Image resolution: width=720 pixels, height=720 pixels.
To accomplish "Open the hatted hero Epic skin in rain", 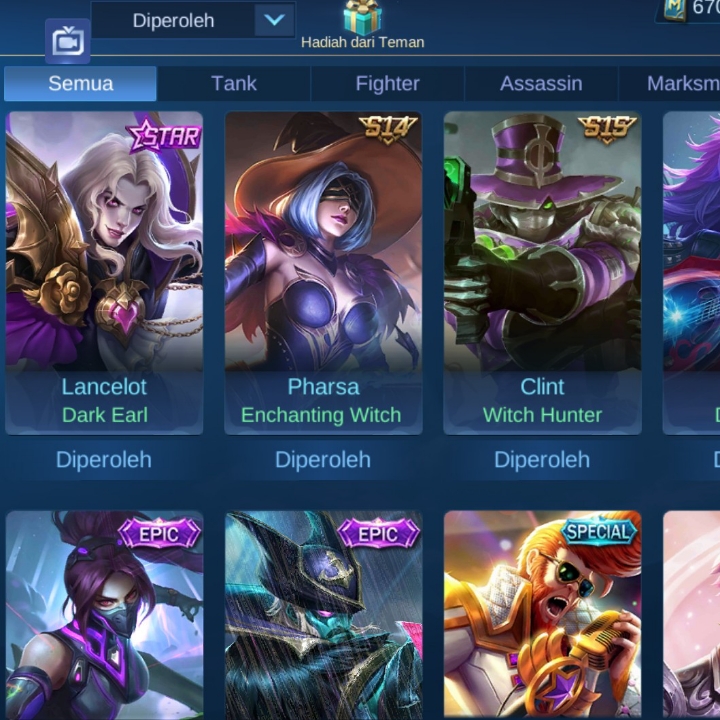I will [323, 614].
